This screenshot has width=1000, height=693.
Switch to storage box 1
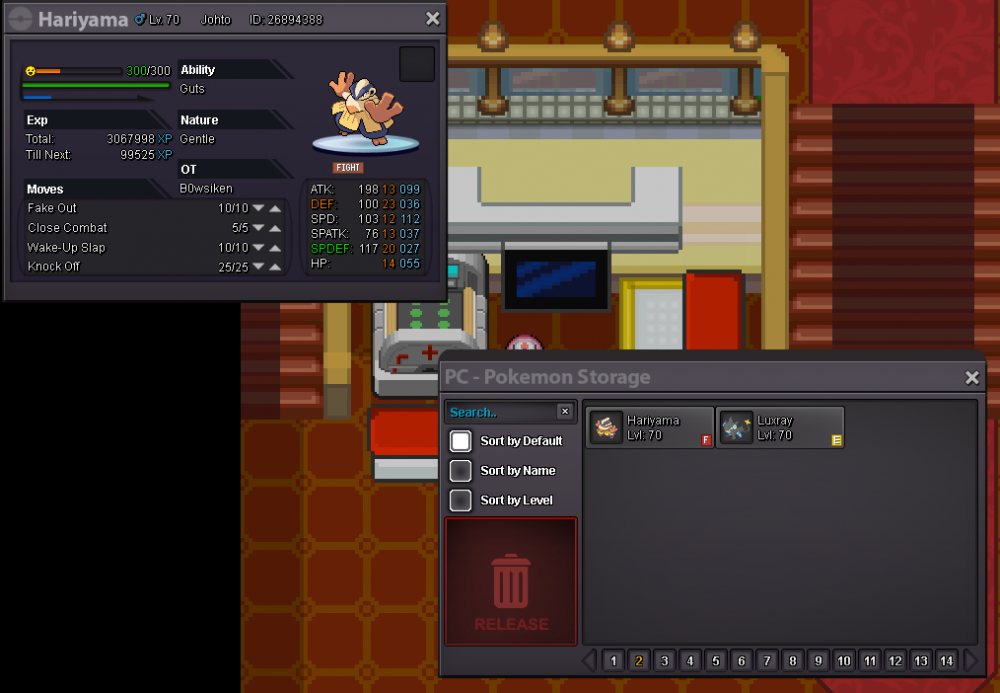[613, 661]
